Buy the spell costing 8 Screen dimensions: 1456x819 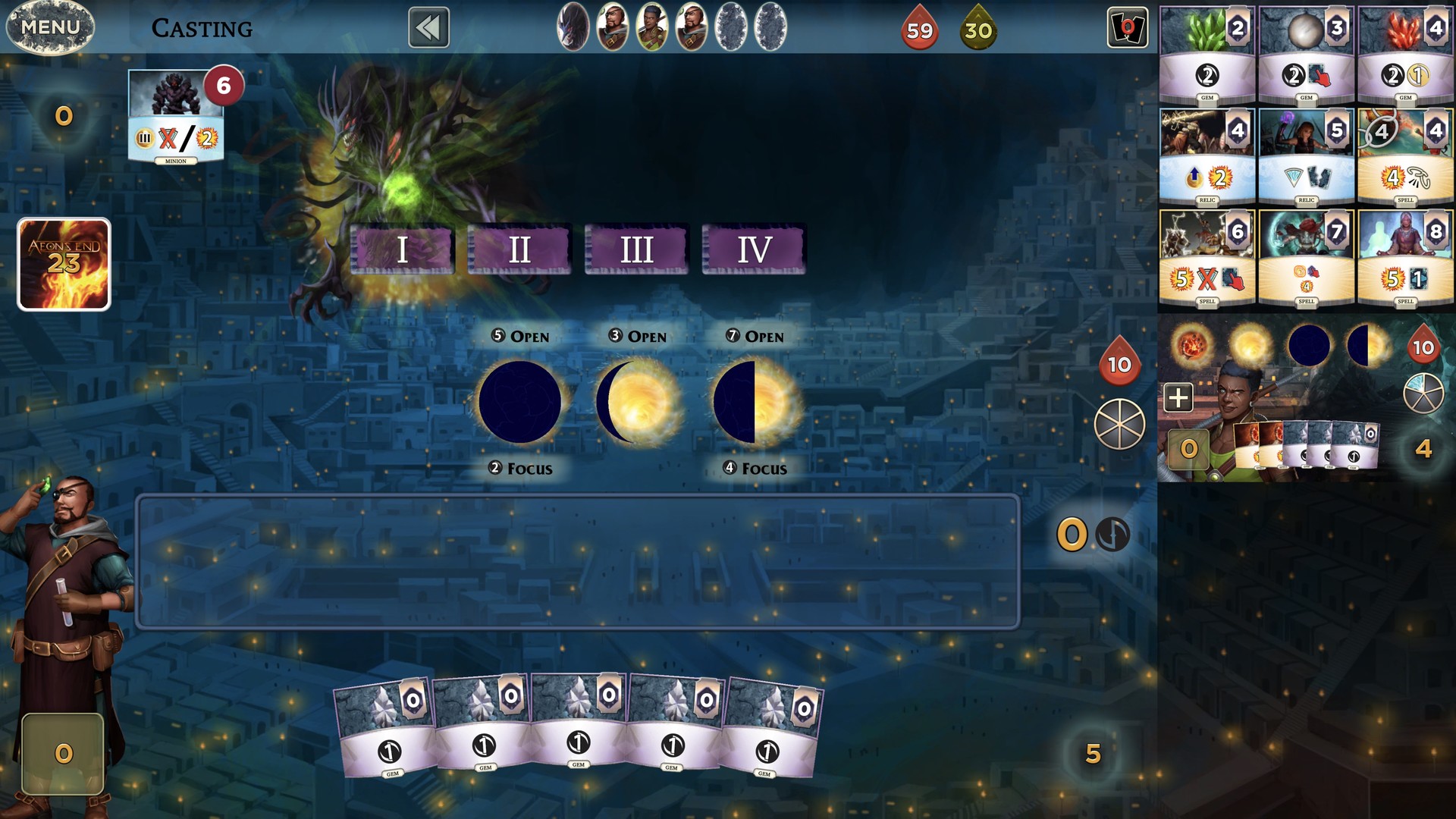click(1405, 258)
